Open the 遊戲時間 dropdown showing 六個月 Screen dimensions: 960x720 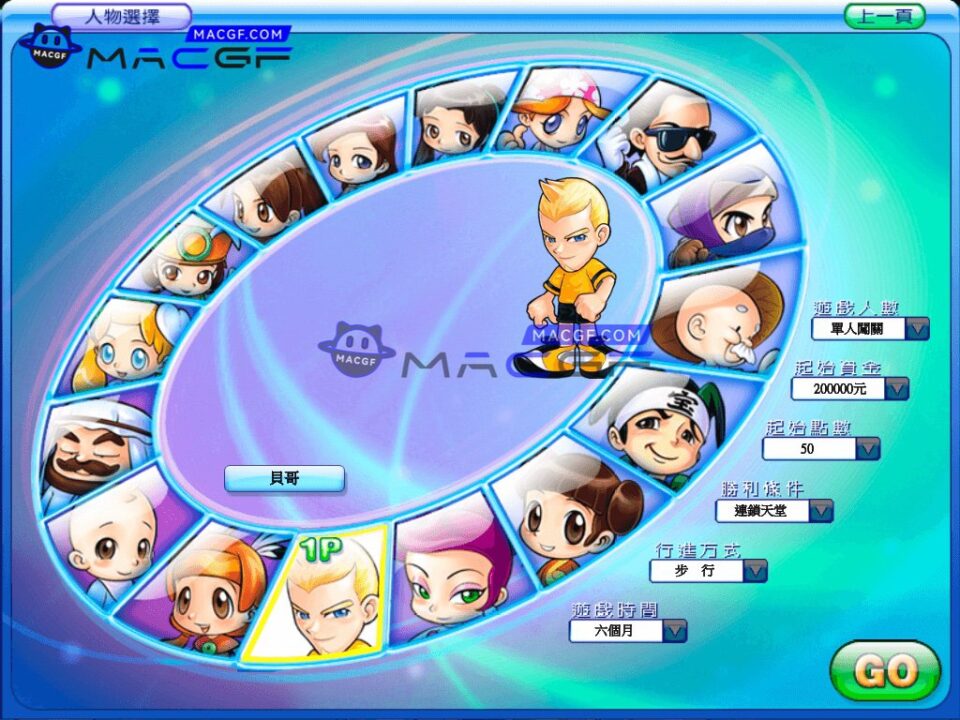675,630
